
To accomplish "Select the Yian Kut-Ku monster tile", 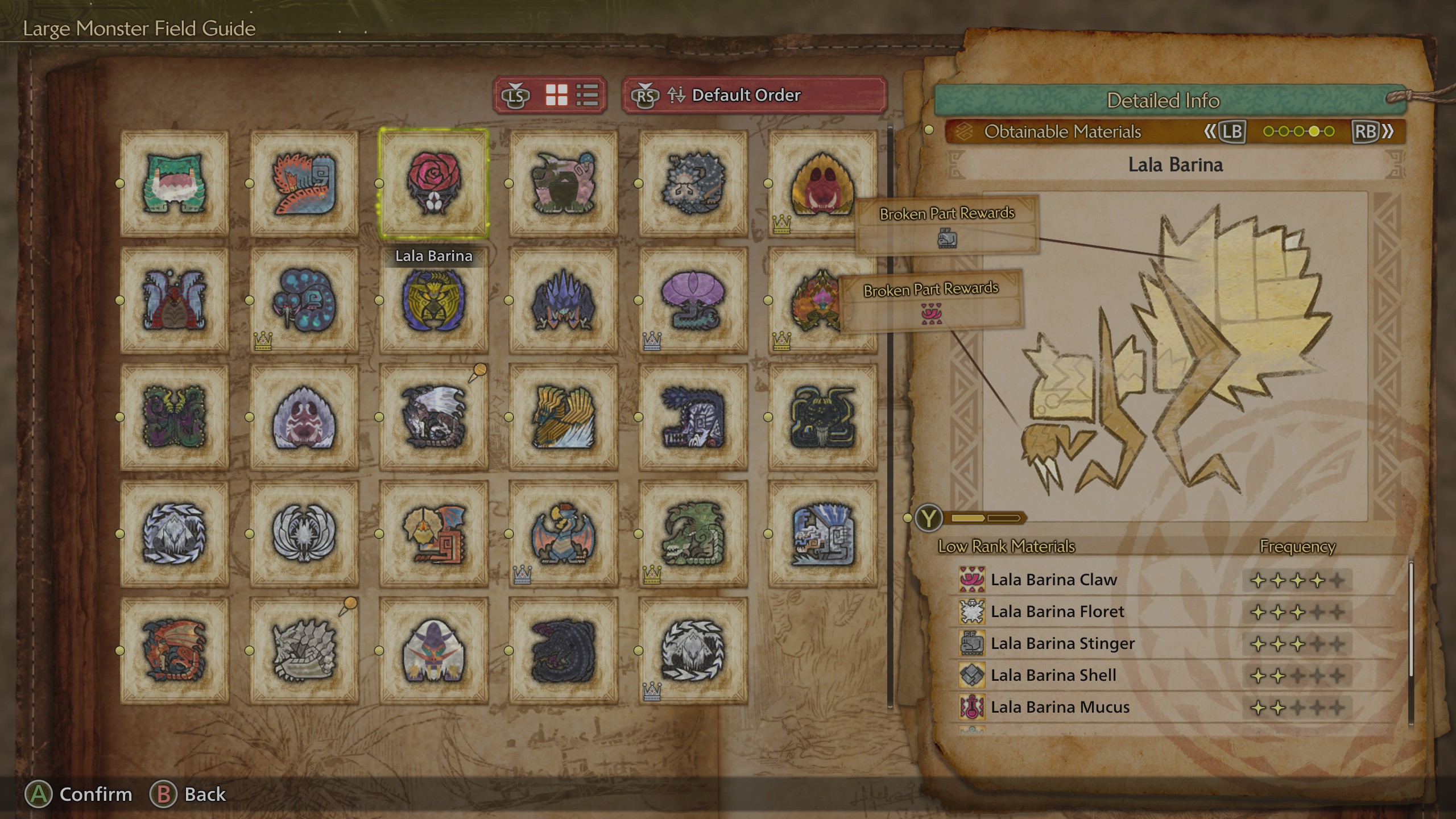I will (434, 534).
